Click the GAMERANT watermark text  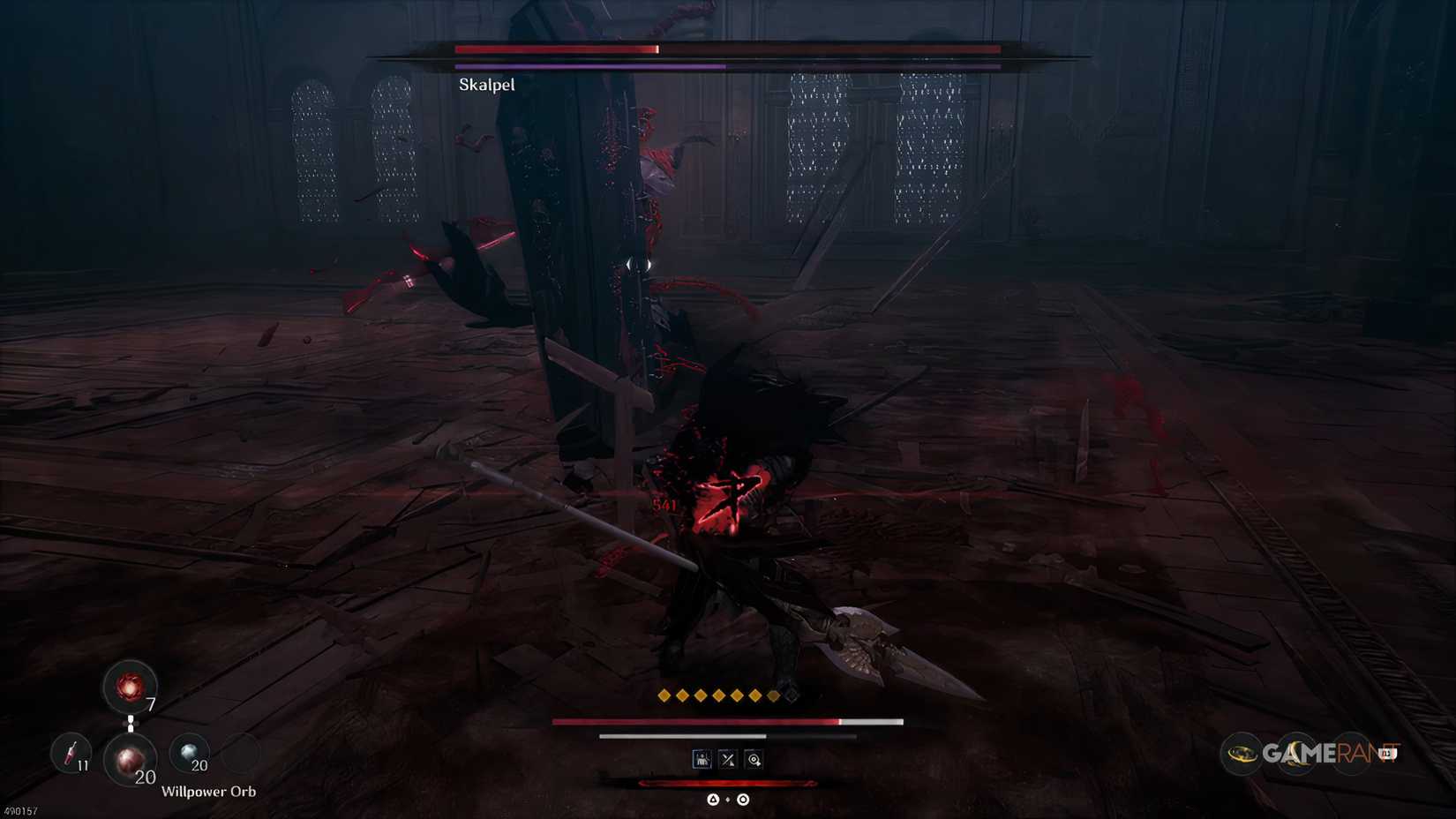point(1331,751)
